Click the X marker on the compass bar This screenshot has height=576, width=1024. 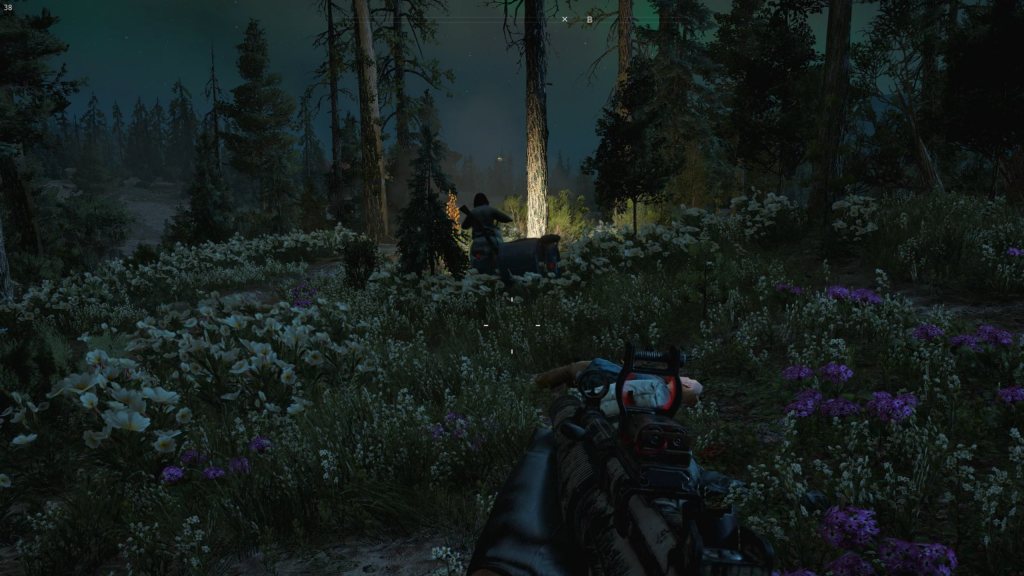[564, 19]
